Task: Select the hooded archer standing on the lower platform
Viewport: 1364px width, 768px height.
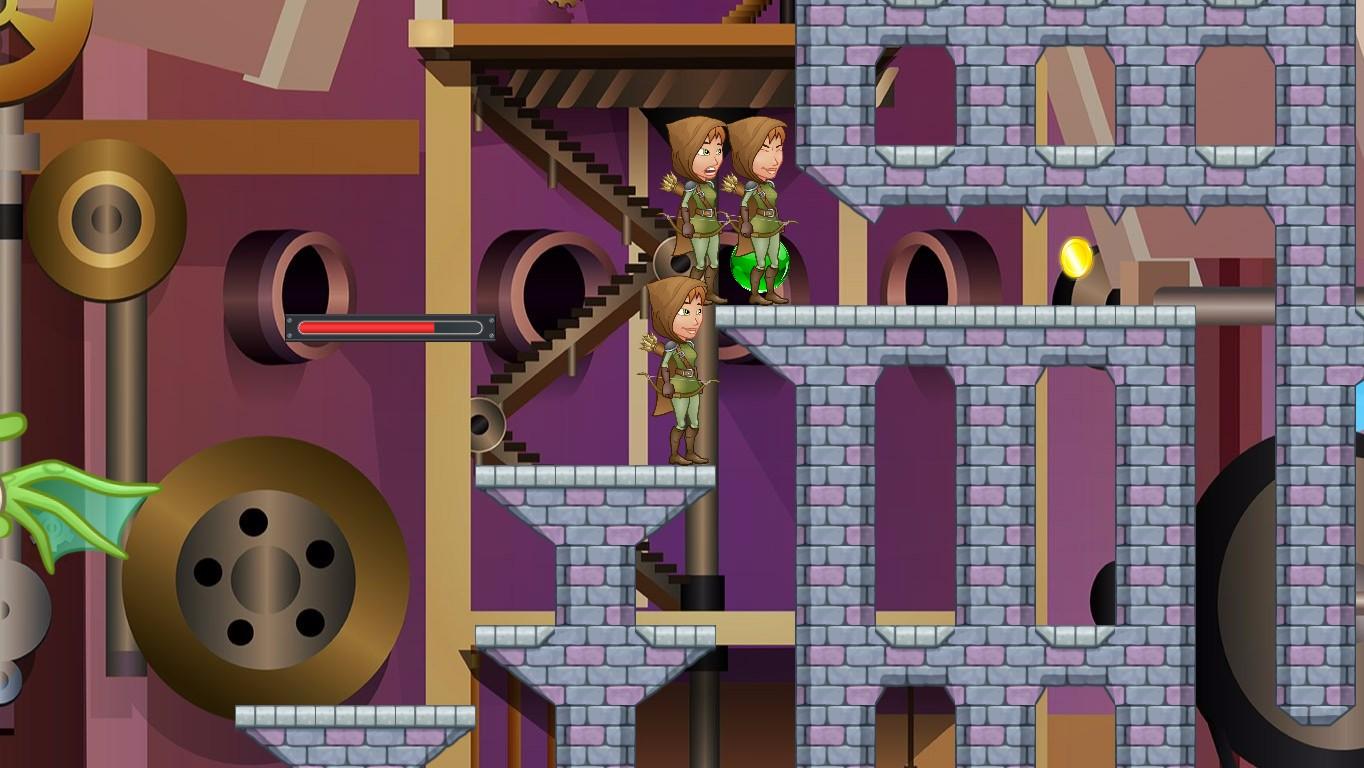Action: click(683, 370)
